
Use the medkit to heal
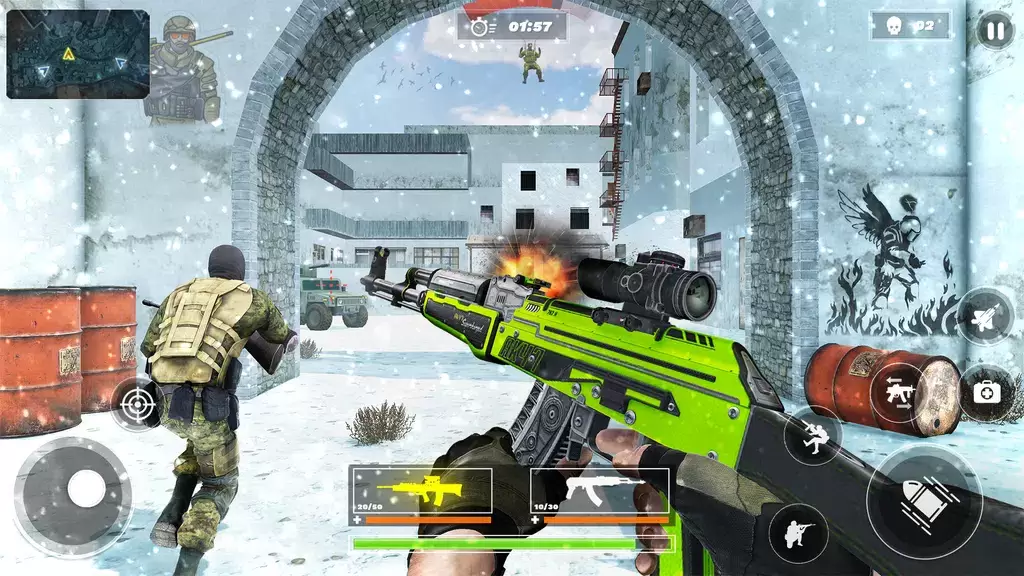click(x=985, y=391)
